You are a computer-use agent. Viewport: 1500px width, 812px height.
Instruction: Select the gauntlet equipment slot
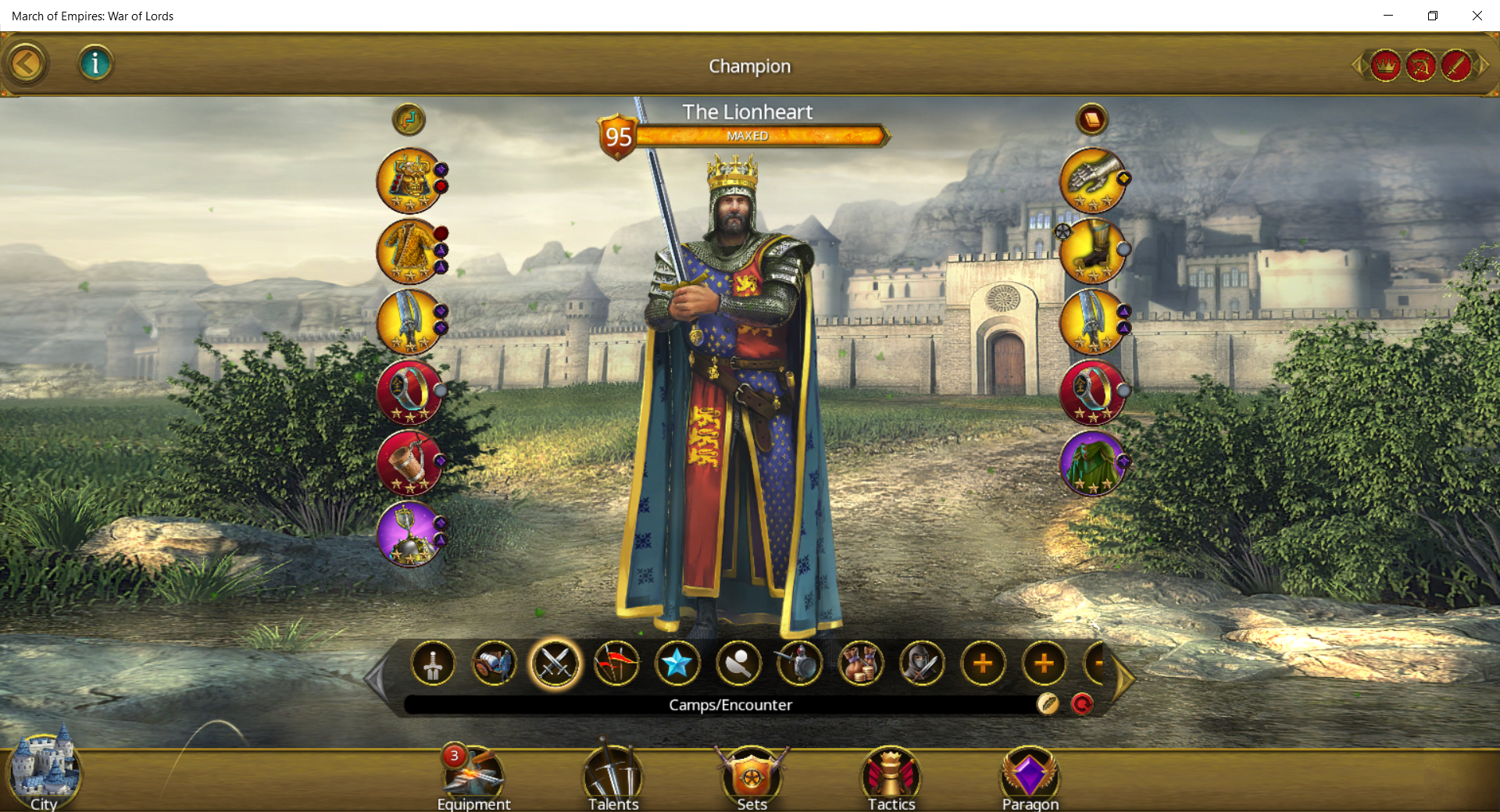pyautogui.click(x=1091, y=180)
